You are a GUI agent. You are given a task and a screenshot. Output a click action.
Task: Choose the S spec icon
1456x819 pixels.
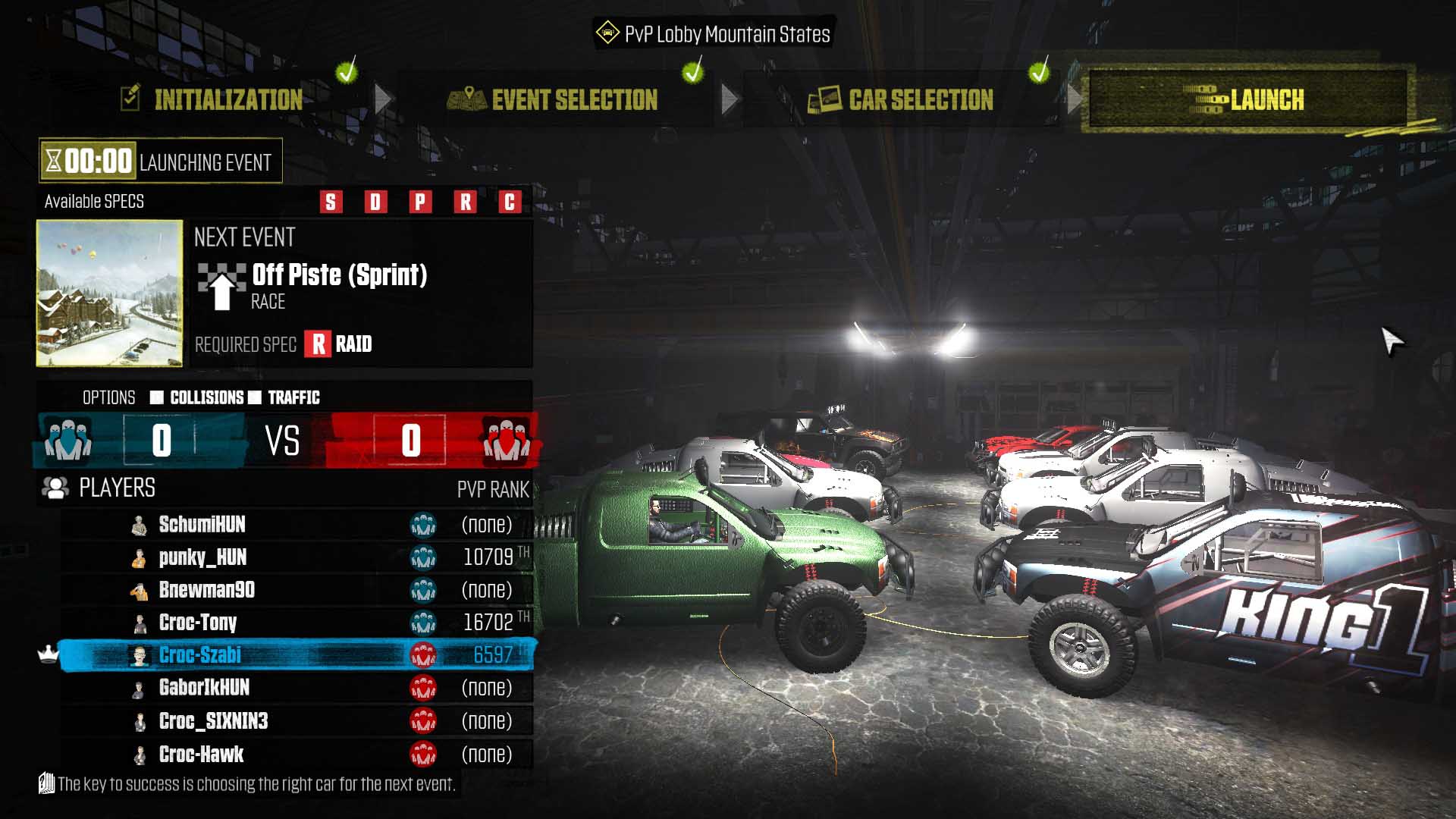pos(331,202)
